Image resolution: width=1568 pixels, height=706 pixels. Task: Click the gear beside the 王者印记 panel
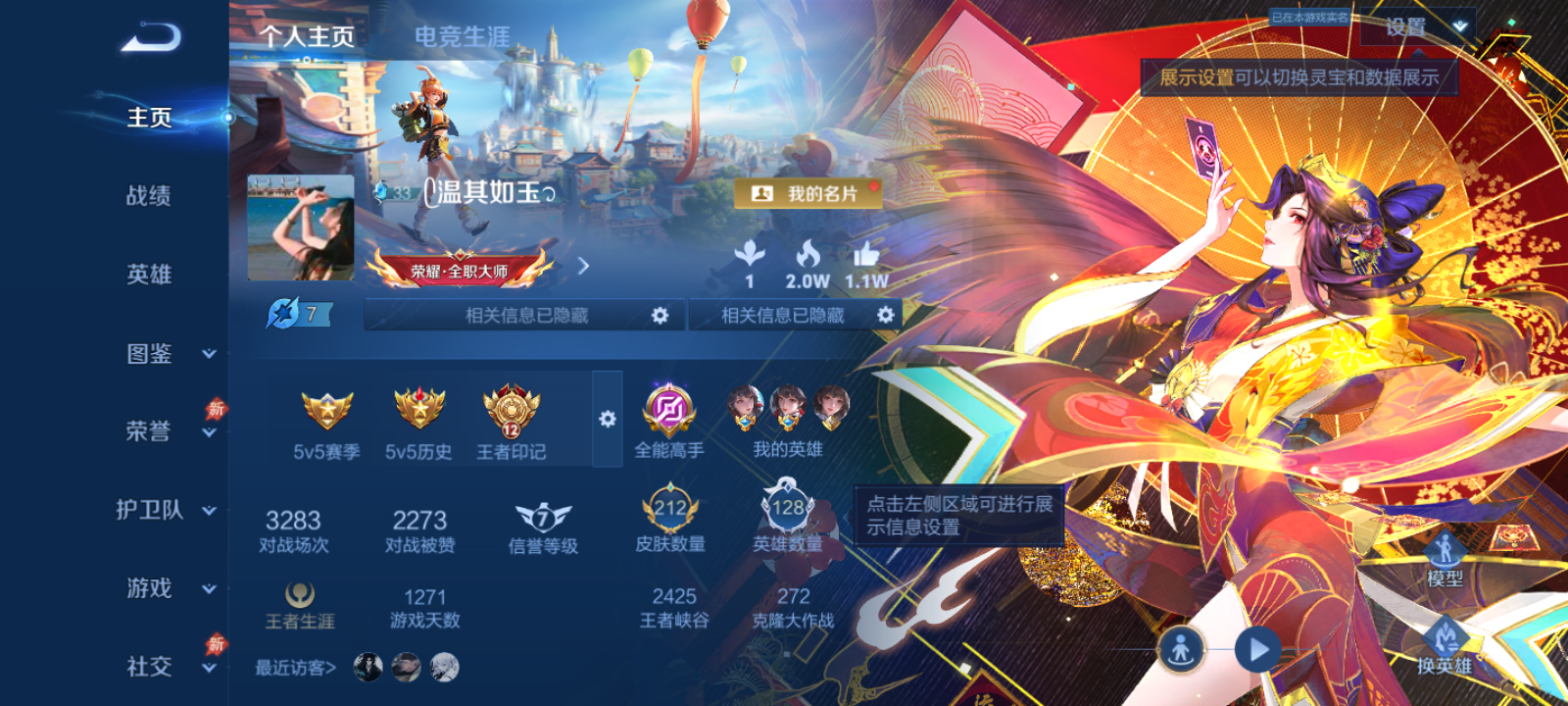(609, 417)
